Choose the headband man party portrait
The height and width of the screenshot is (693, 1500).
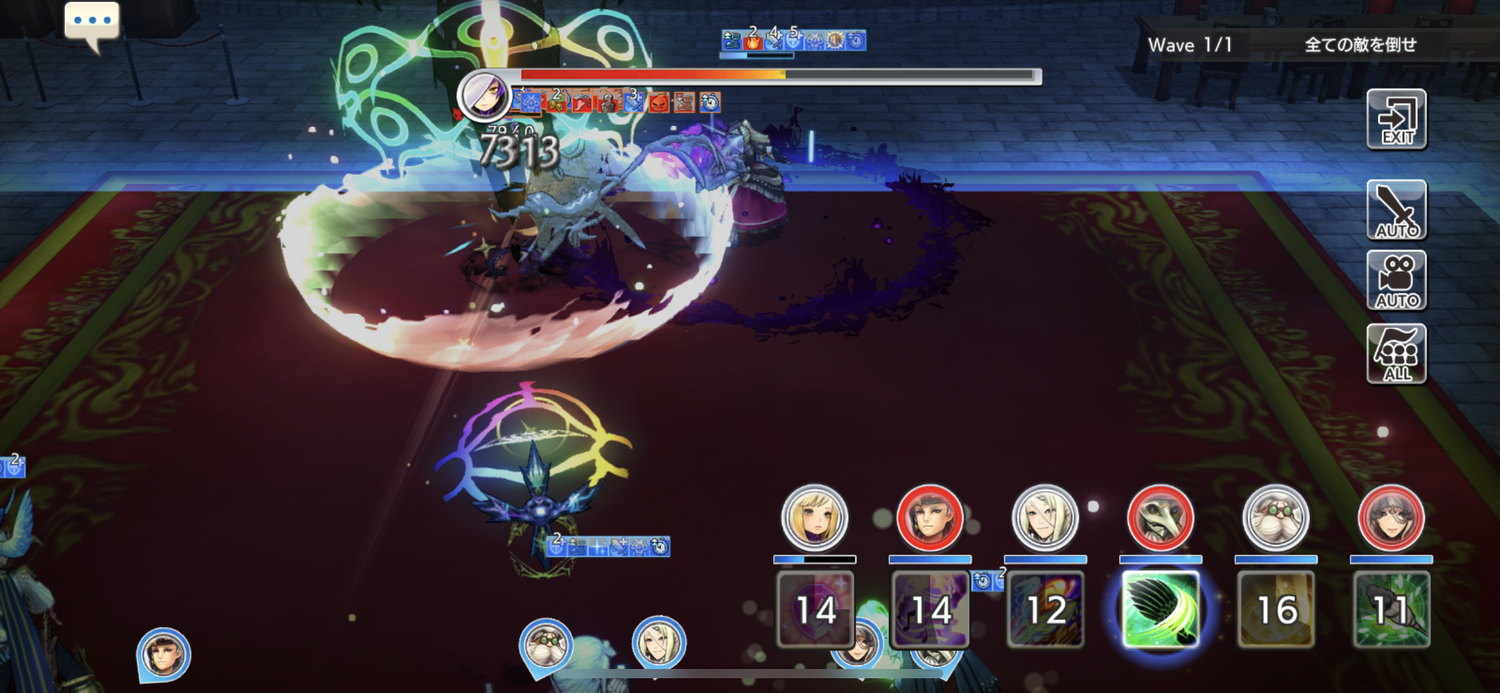(x=930, y=518)
